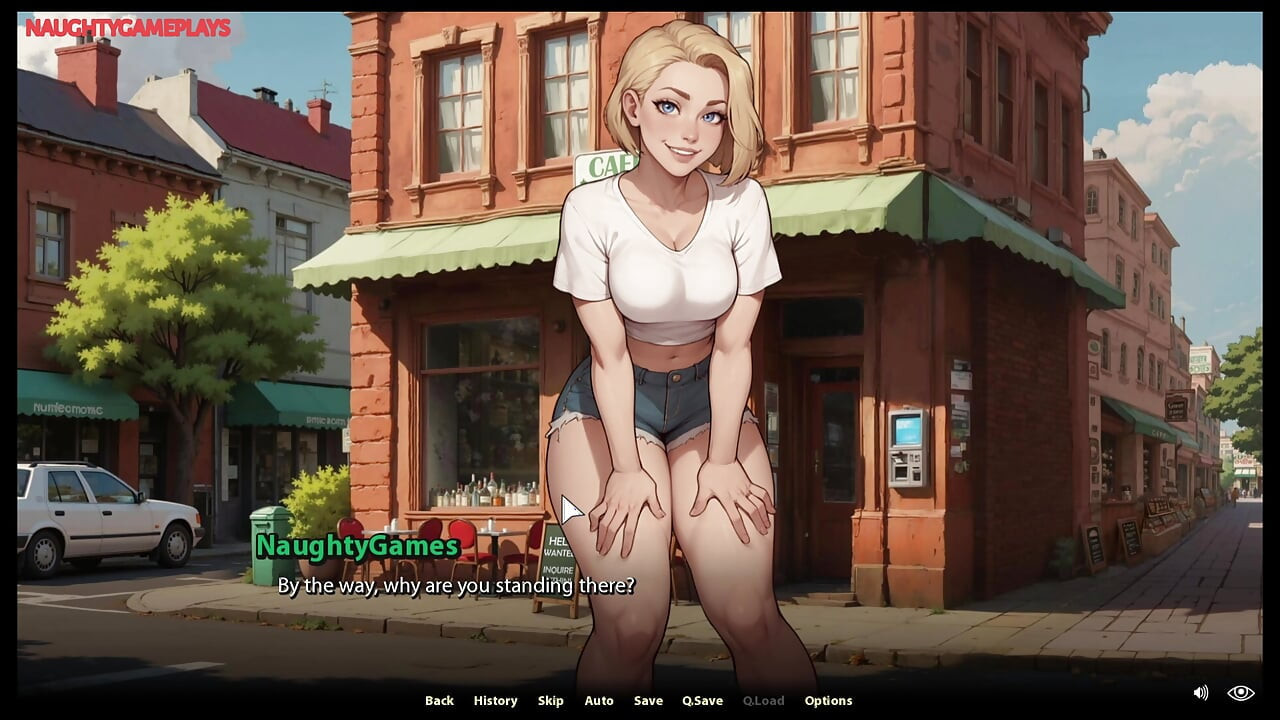Viewport: 1280px width, 720px height.
Task: Click the dialogue text to advance the story
Action: click(x=456, y=586)
